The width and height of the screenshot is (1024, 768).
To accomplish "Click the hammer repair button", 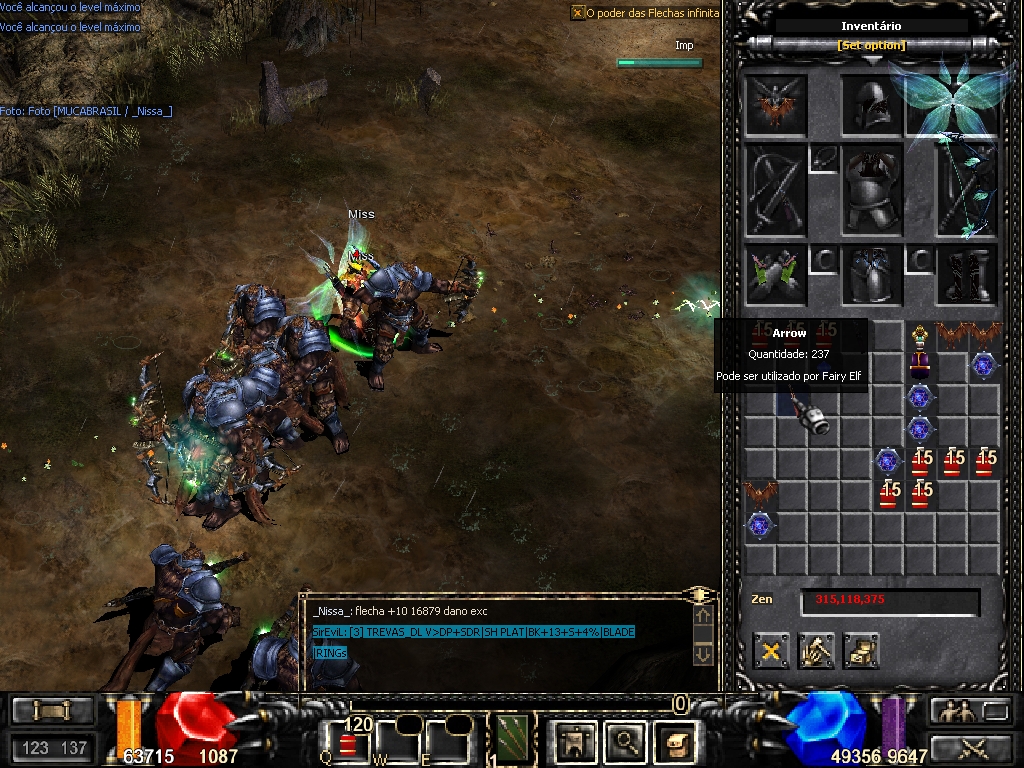I will 816,651.
